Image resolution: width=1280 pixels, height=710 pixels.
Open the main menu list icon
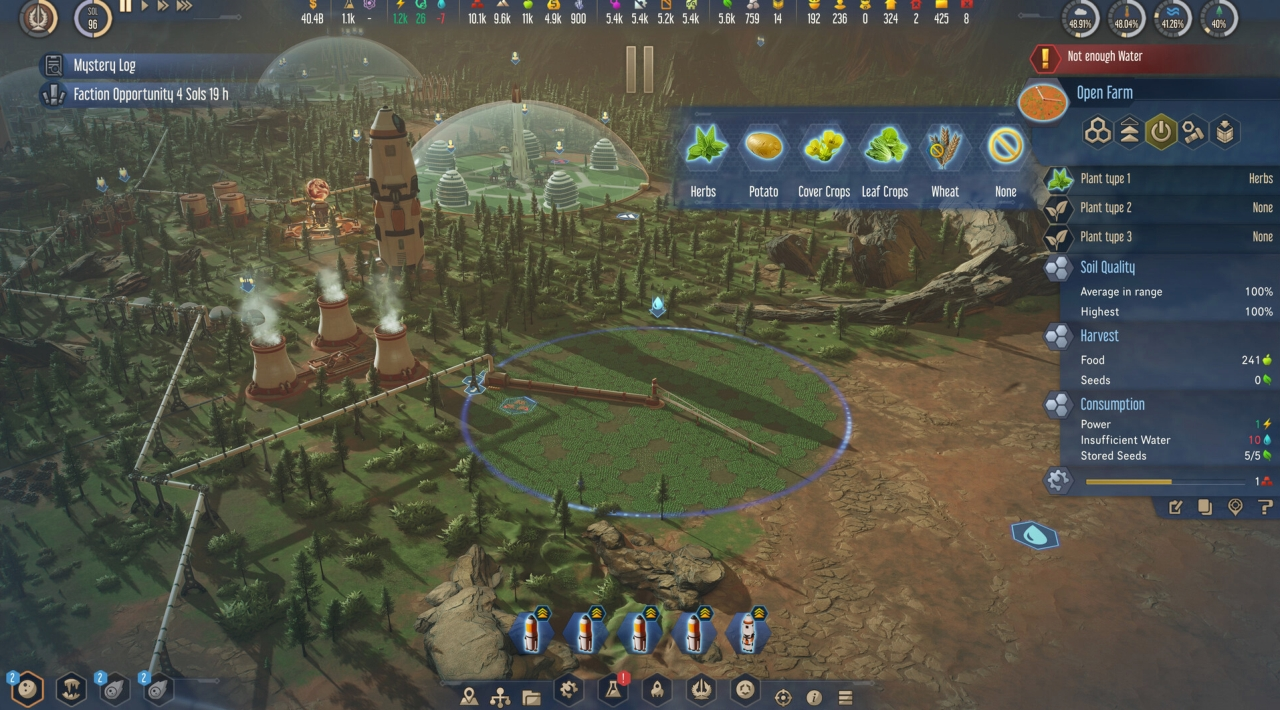point(845,697)
